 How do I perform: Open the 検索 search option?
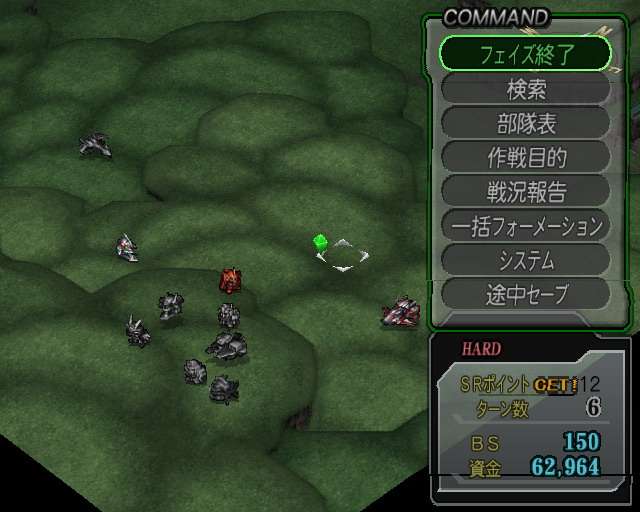[525, 88]
